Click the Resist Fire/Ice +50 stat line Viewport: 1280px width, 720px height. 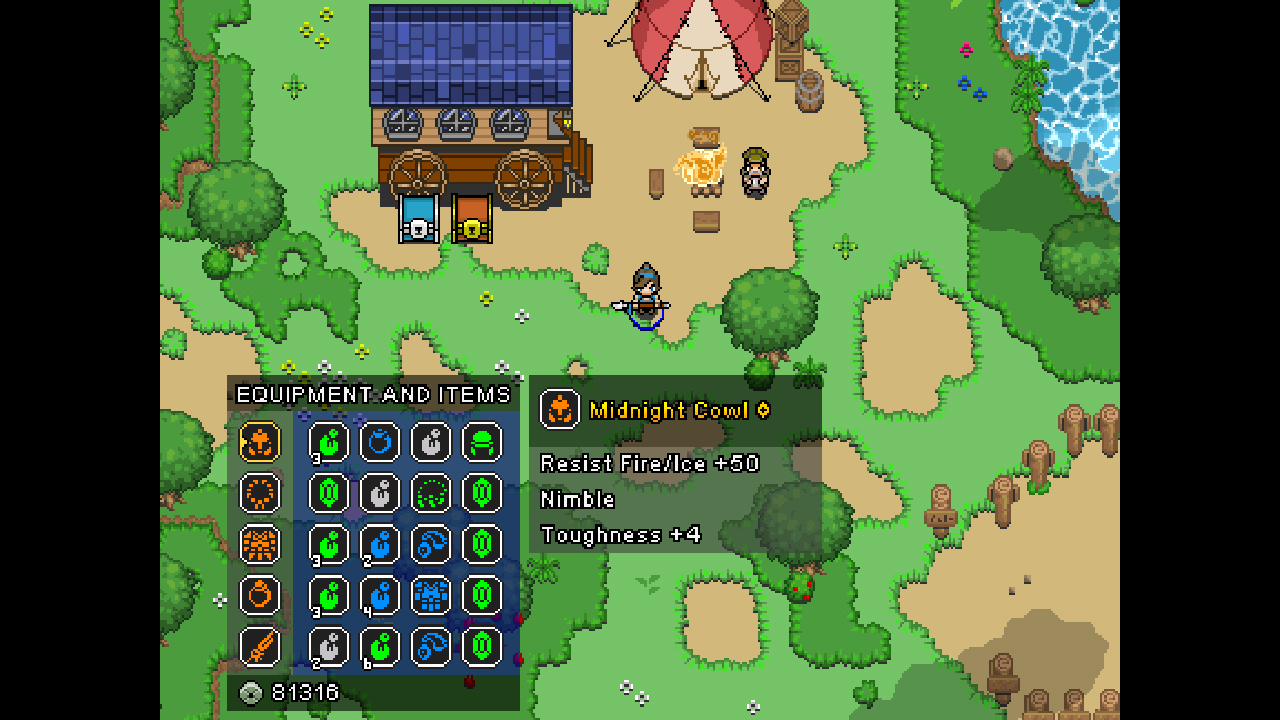[650, 463]
